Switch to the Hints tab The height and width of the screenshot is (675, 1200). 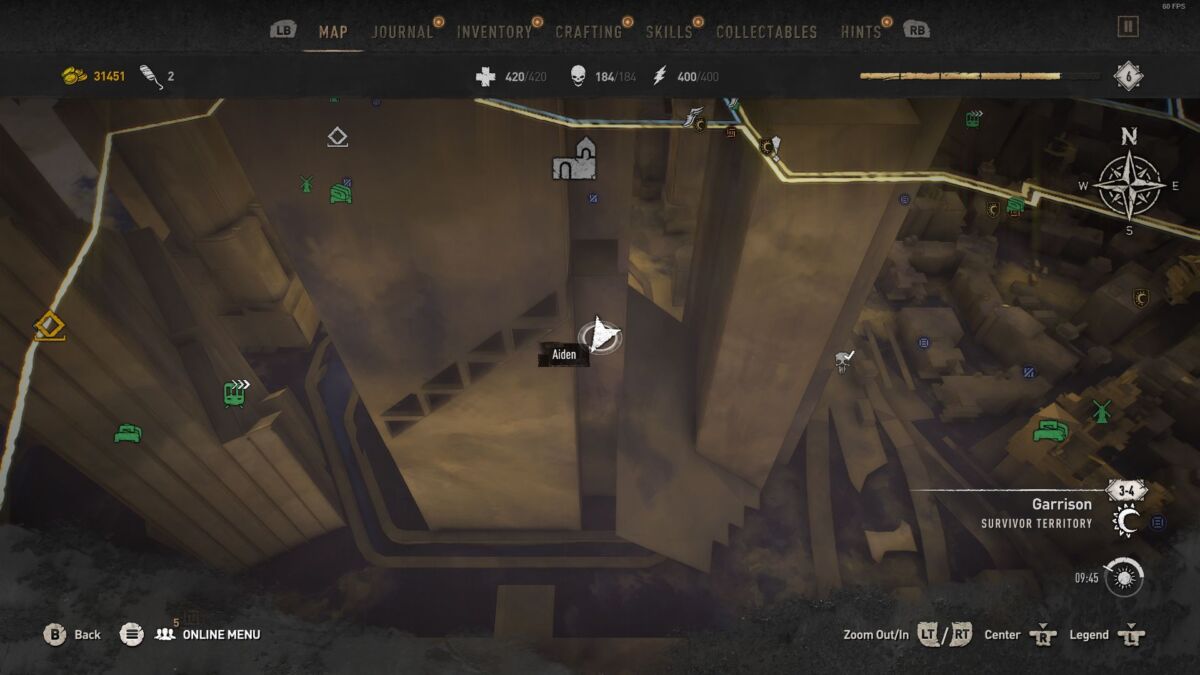tap(860, 32)
